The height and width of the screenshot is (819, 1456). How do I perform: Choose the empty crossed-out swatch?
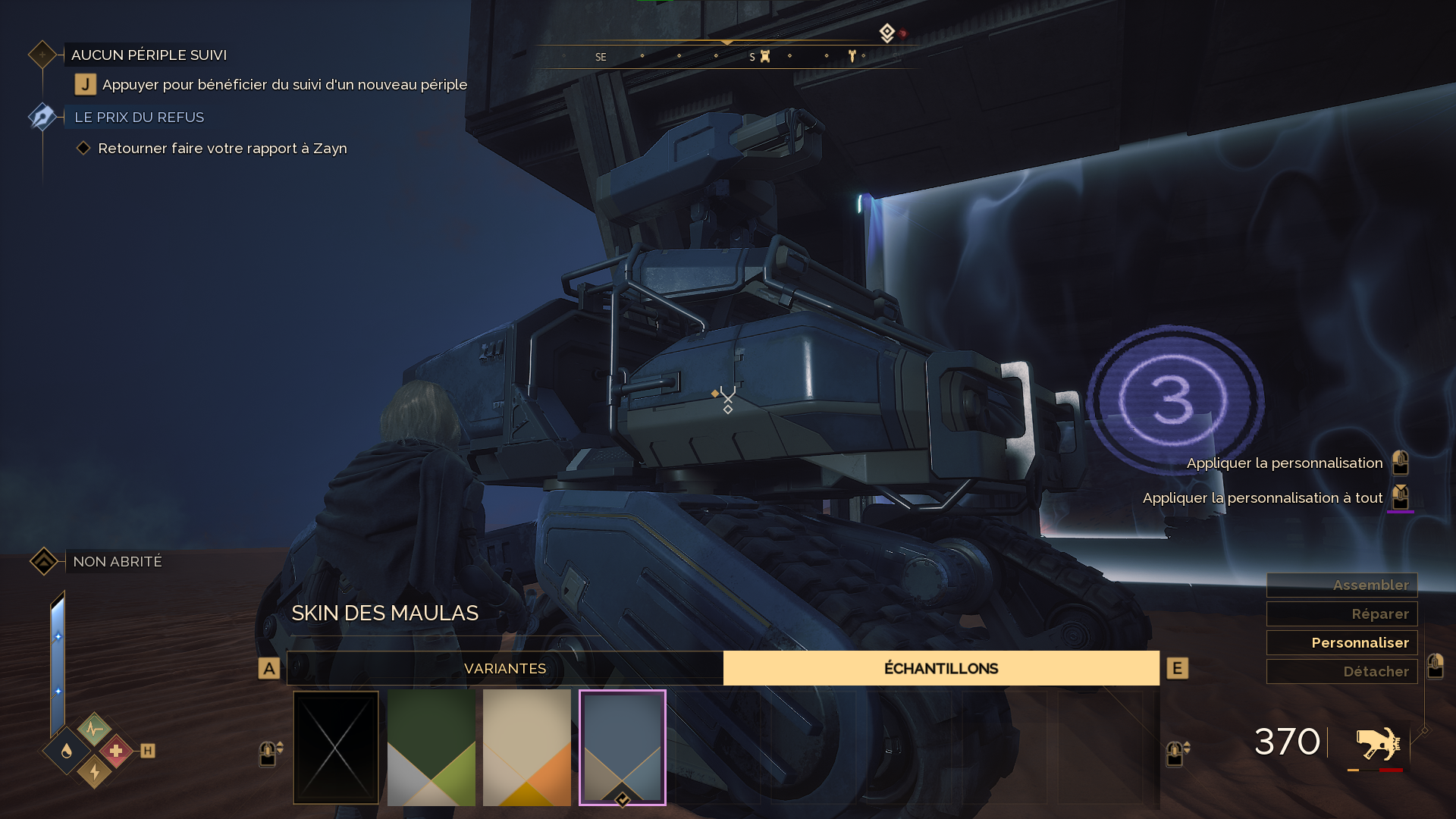[x=336, y=747]
